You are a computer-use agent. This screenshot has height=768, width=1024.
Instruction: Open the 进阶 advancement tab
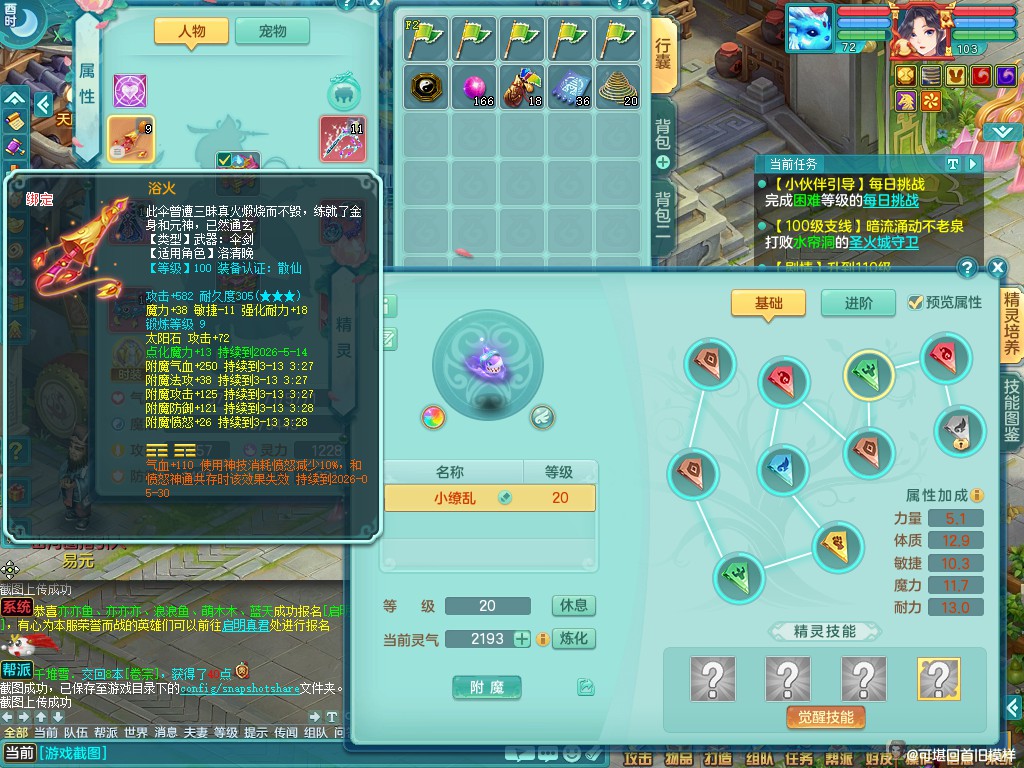coord(858,303)
